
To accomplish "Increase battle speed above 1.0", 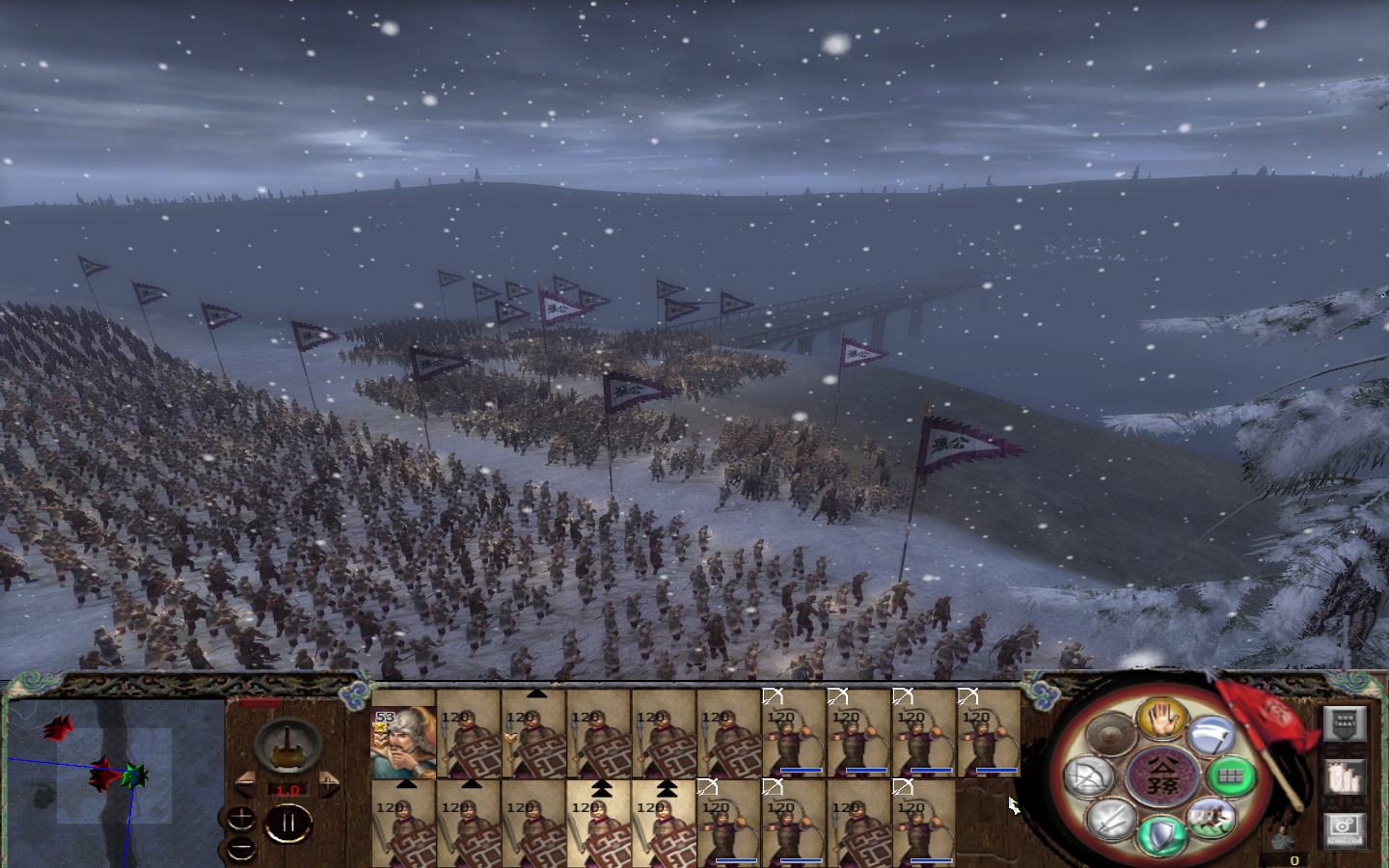I will [329, 782].
